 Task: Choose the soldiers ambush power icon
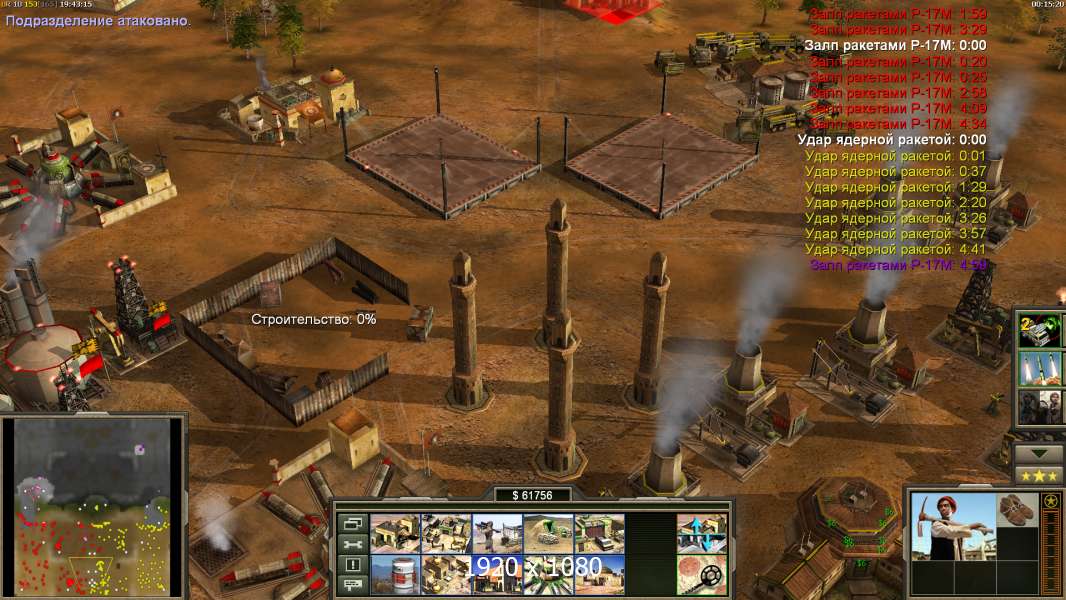[1037, 406]
